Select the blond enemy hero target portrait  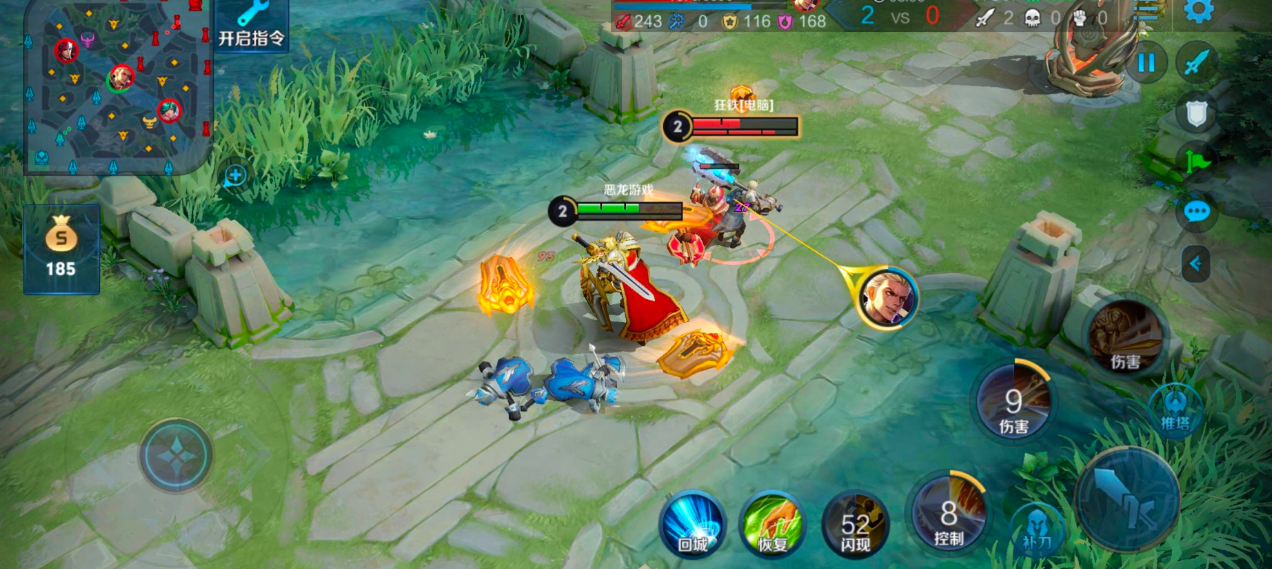coord(886,297)
